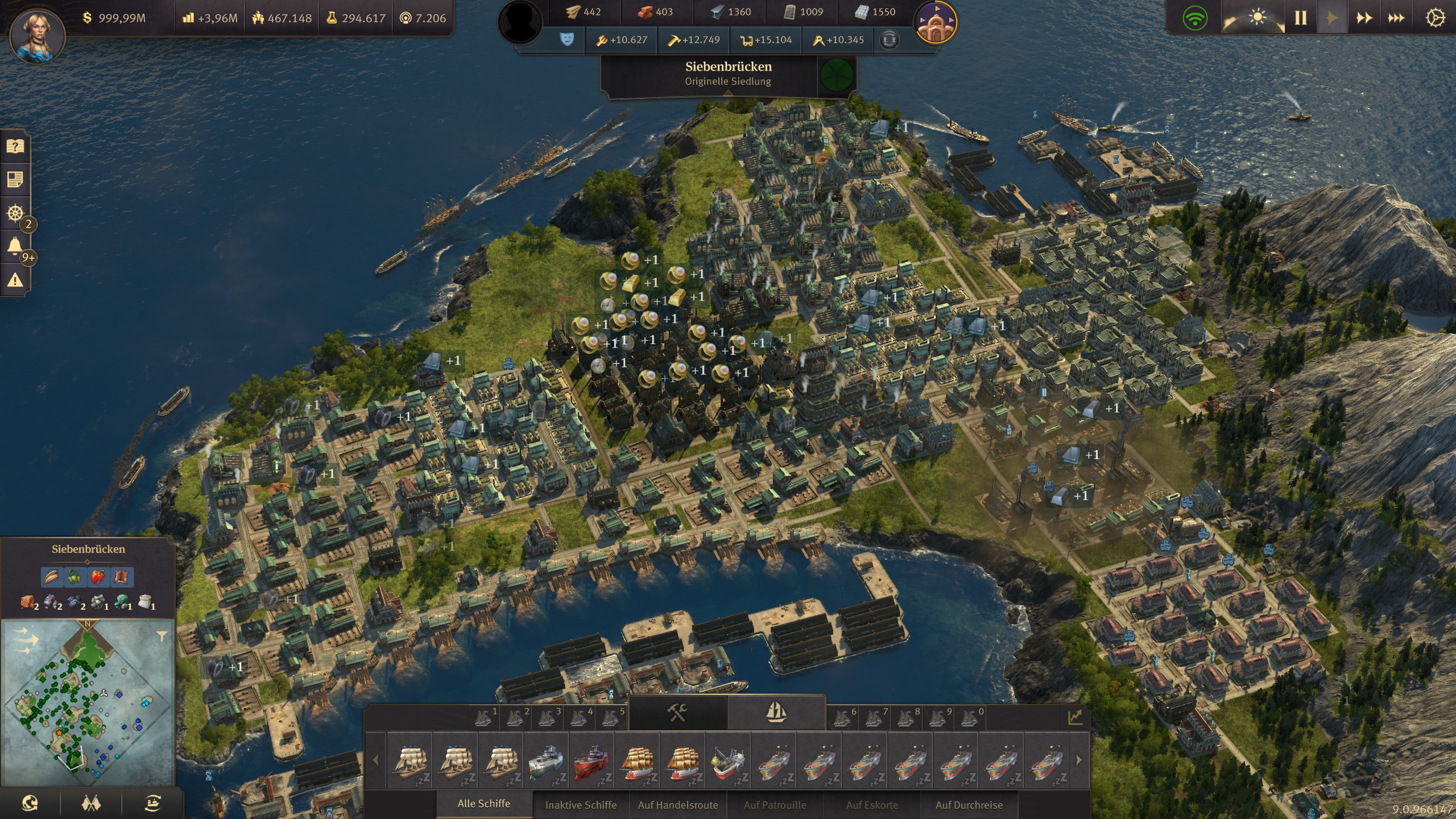Filter ships Auf Handelsroute
This screenshot has width=1456, height=819.
pos(678,805)
